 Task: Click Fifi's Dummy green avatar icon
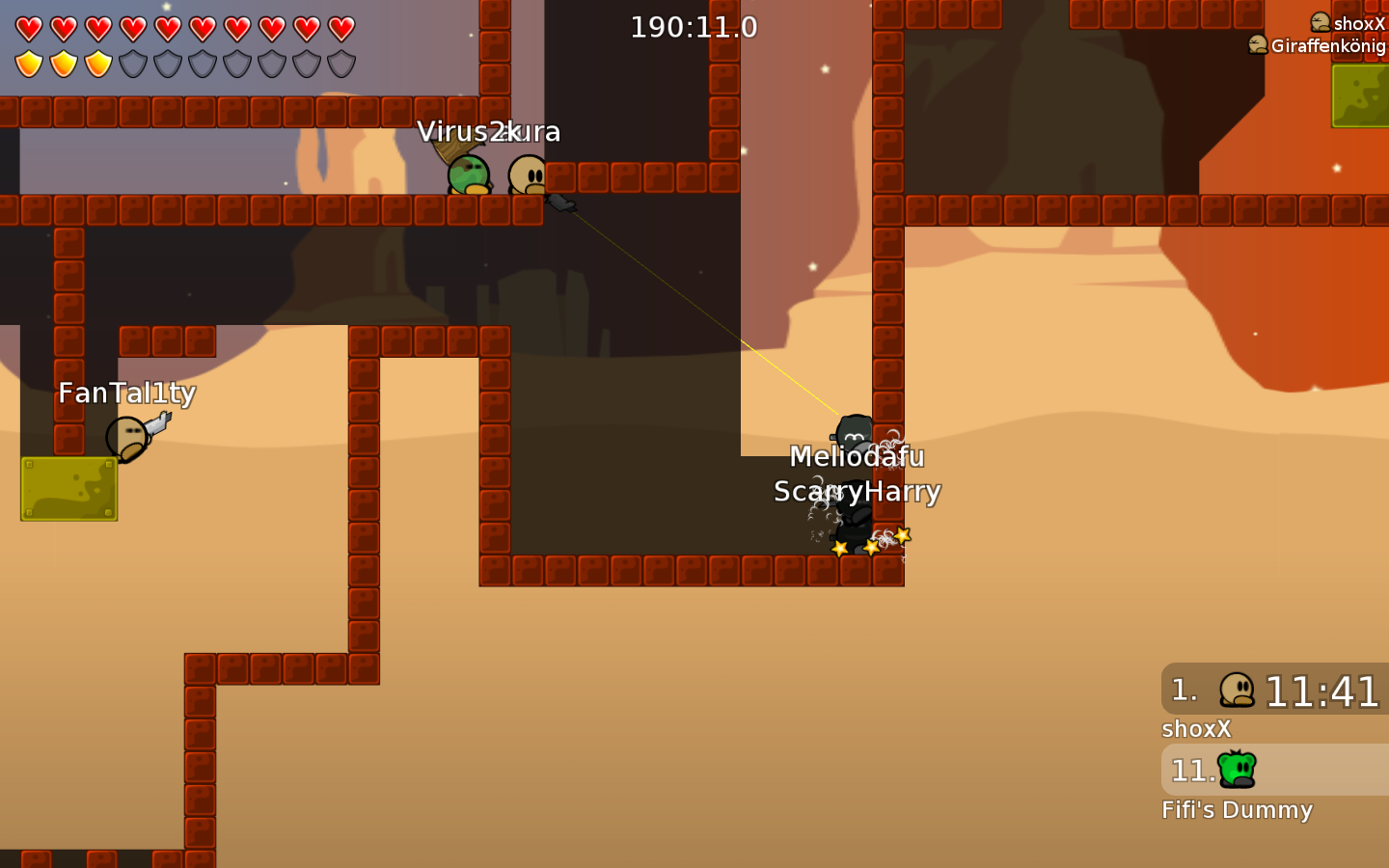point(1239,770)
